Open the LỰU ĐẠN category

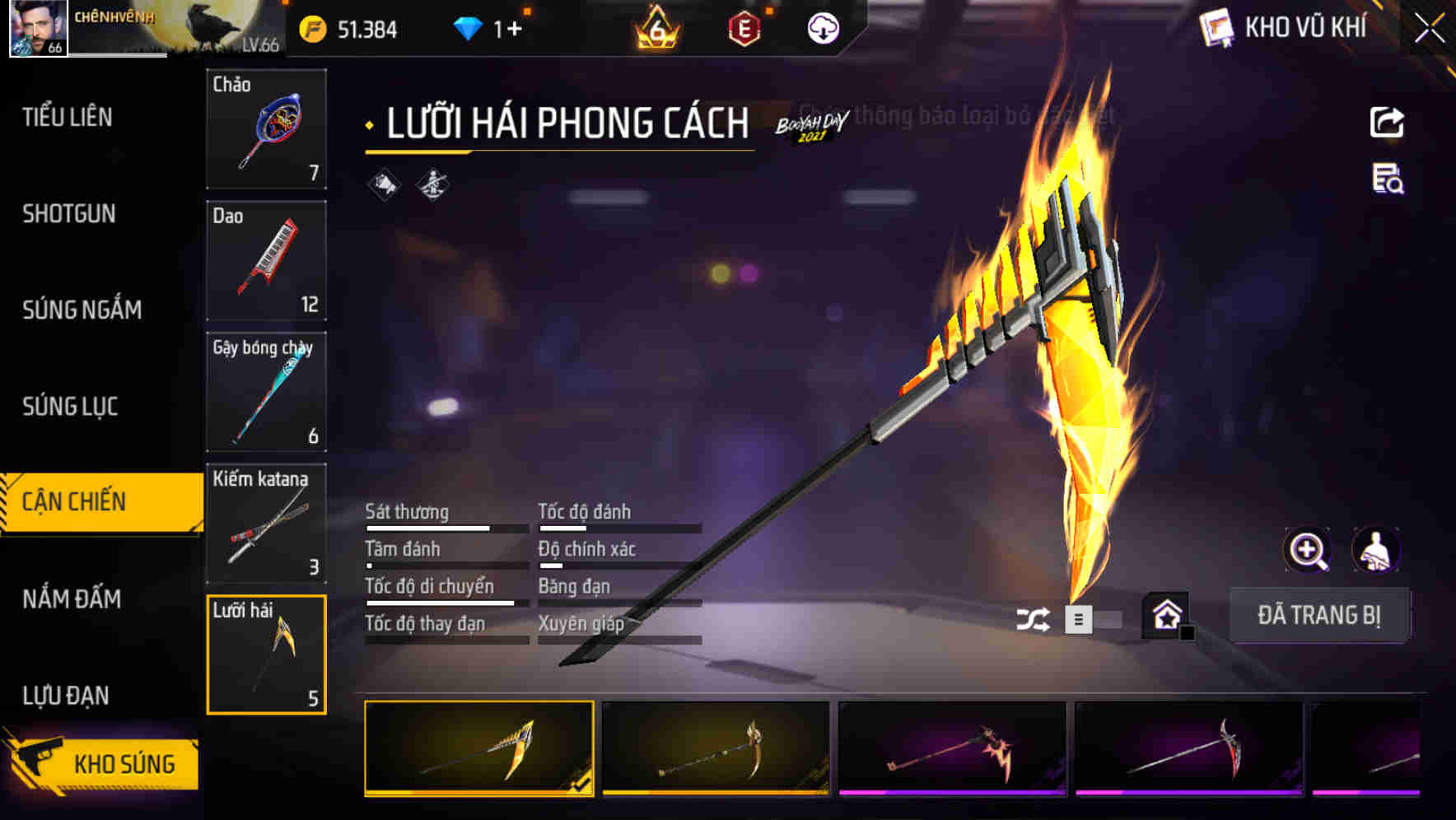(x=66, y=696)
